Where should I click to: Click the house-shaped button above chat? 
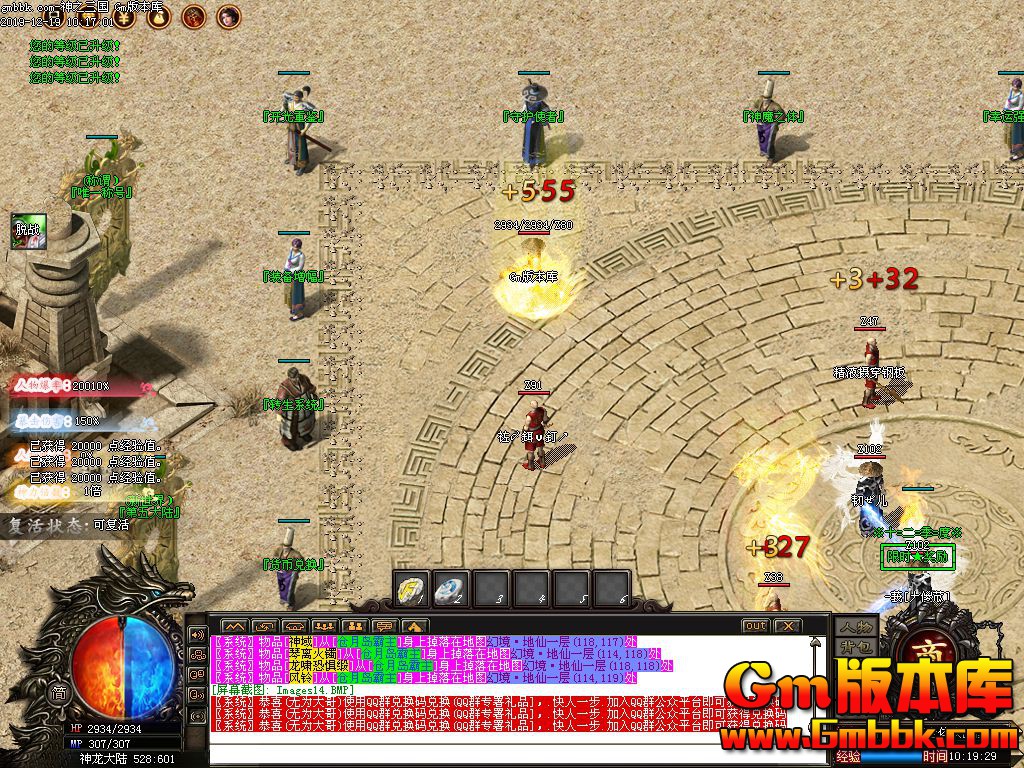(415, 627)
